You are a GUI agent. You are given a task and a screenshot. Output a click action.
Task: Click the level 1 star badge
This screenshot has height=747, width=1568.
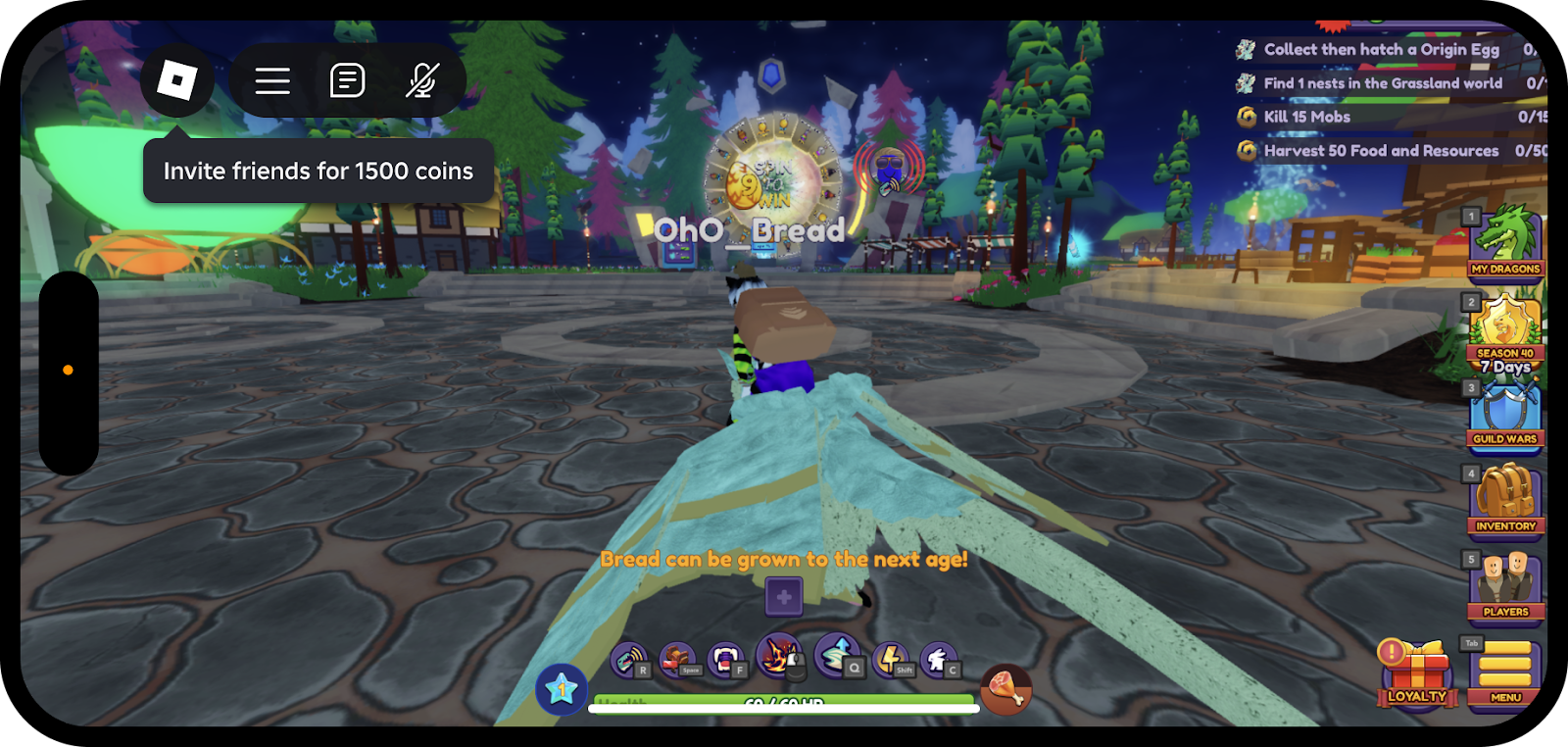(x=562, y=688)
